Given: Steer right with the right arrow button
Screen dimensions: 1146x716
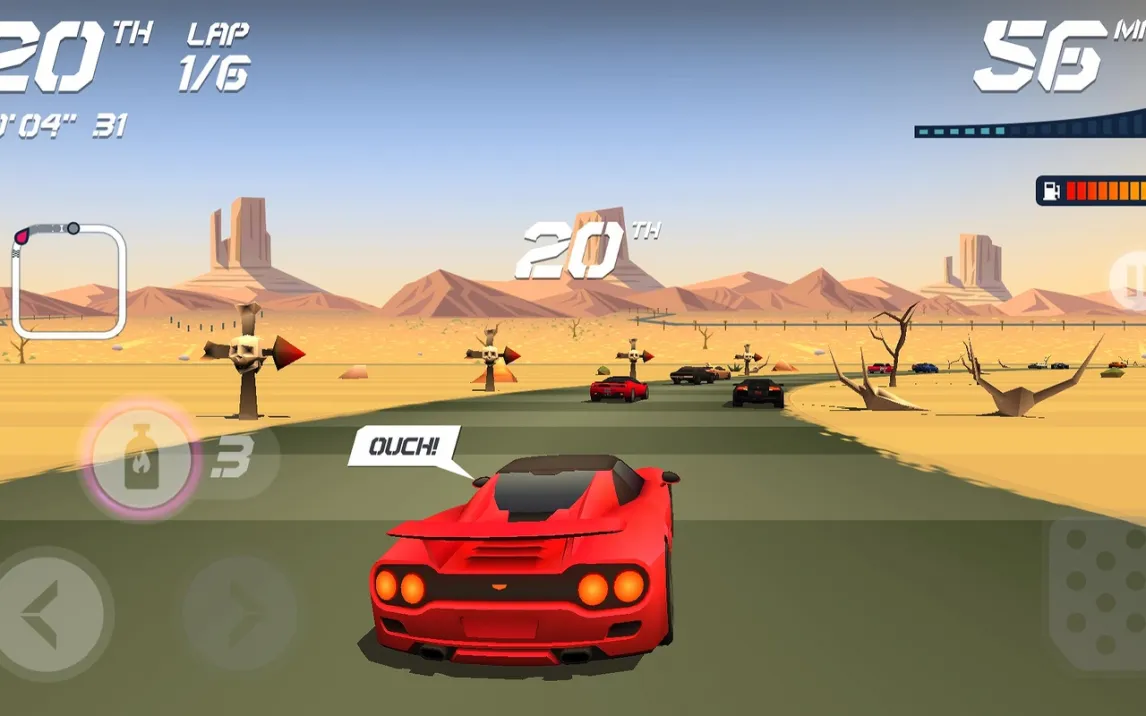Looking at the screenshot, I should click(x=240, y=612).
